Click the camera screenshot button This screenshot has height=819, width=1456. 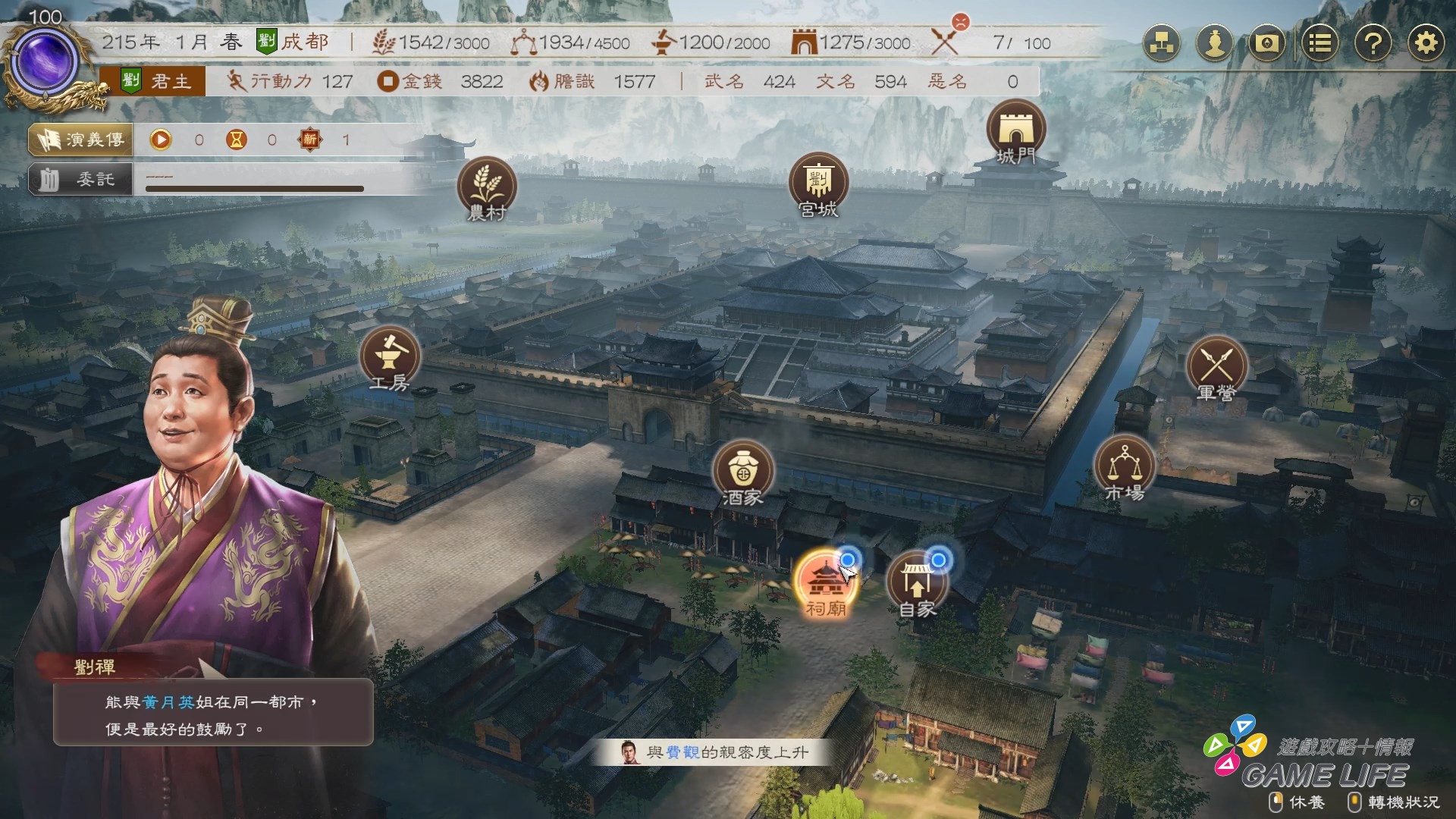[1267, 43]
